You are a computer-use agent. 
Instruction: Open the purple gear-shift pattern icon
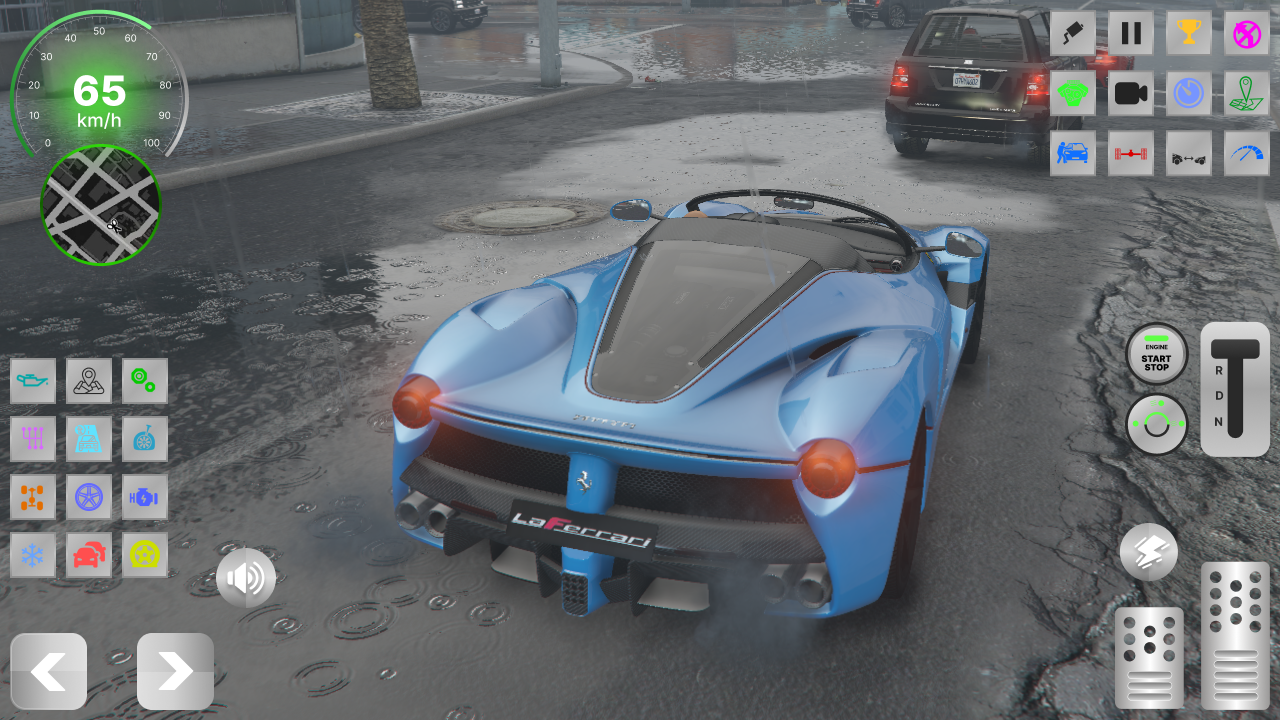pos(33,439)
